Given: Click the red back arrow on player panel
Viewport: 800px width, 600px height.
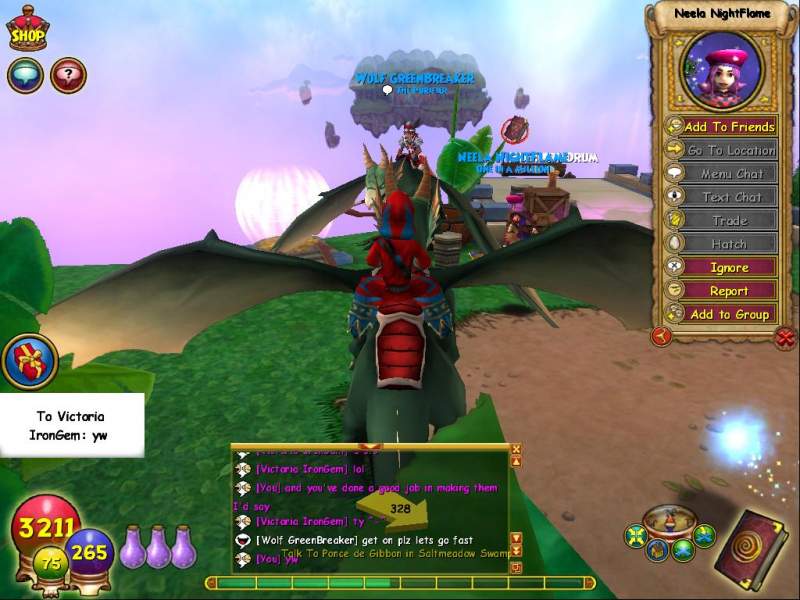Looking at the screenshot, I should point(661,337).
